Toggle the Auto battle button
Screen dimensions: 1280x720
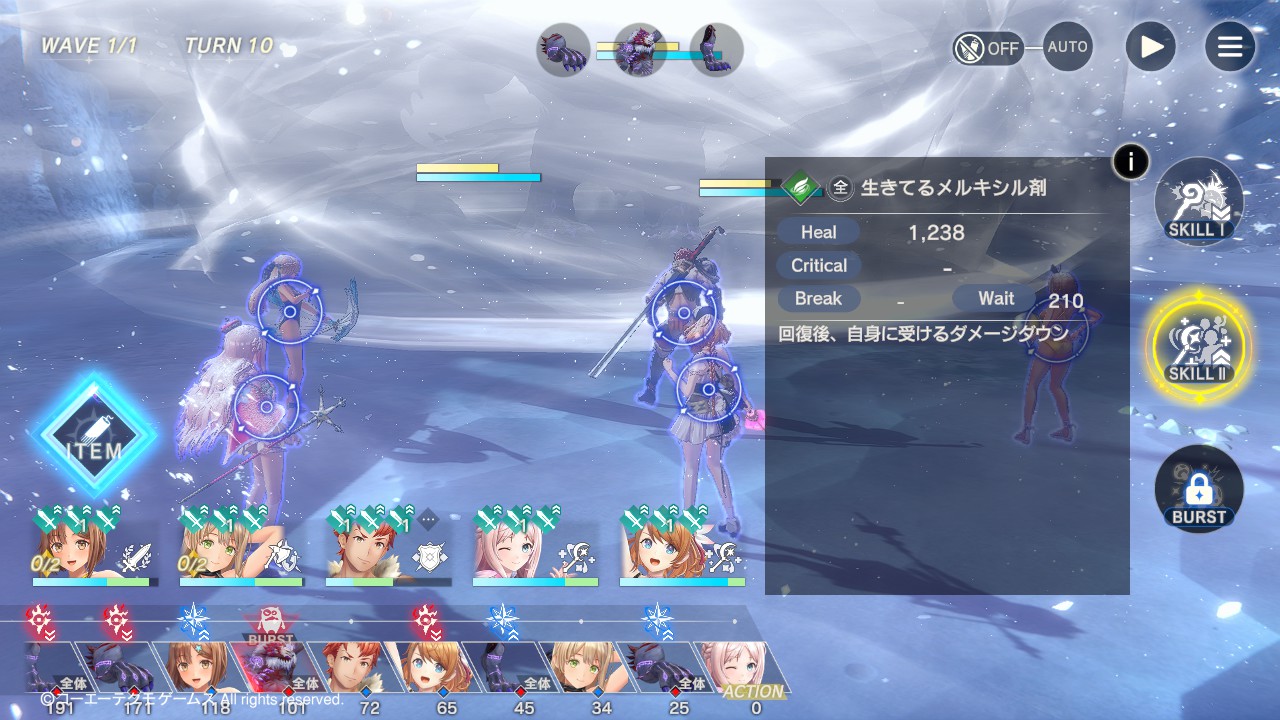(x=1067, y=47)
